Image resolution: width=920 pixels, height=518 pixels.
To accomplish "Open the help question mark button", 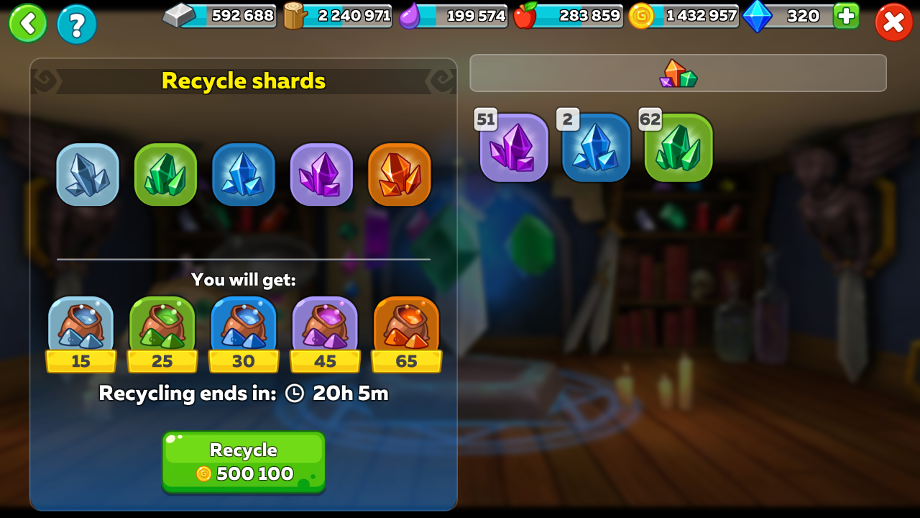I will click(77, 24).
